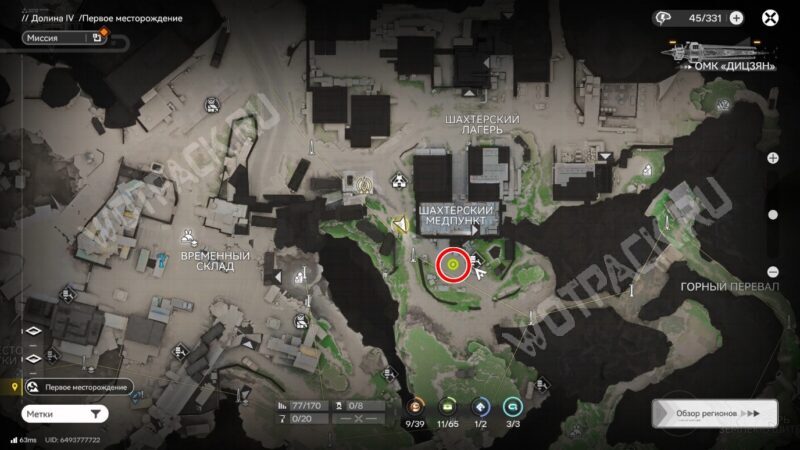Add more with the plus button beside 45/331
This screenshot has width=800, height=450.
(x=736, y=17)
